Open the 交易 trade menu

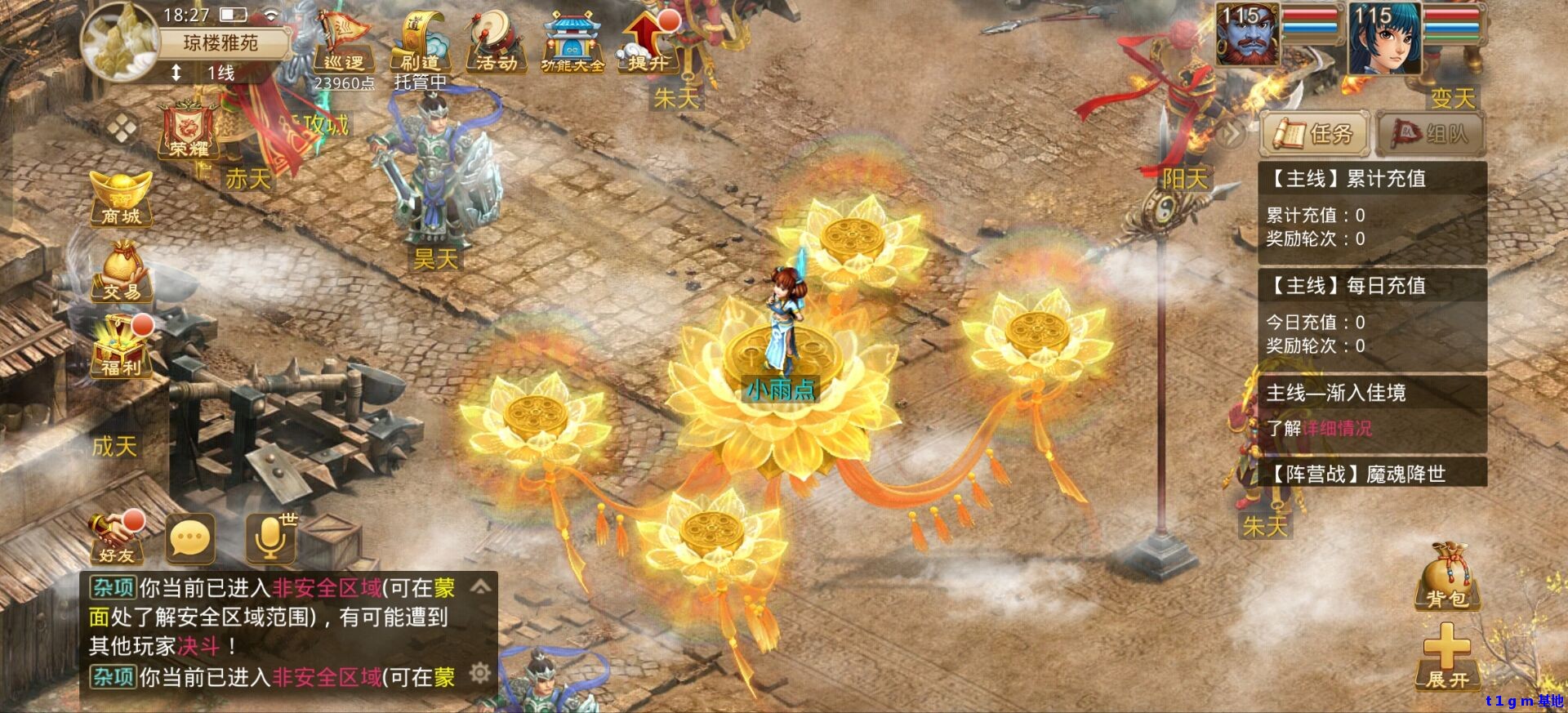pyautogui.click(x=121, y=274)
